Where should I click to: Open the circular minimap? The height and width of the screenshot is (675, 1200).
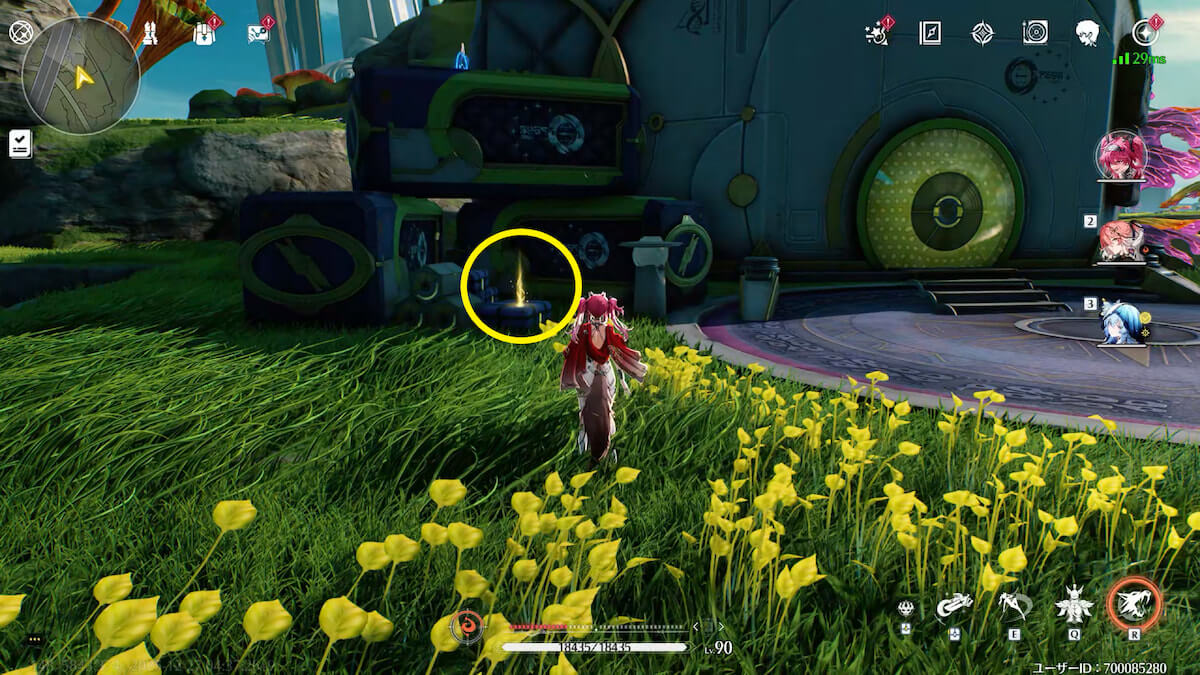pyautogui.click(x=81, y=75)
